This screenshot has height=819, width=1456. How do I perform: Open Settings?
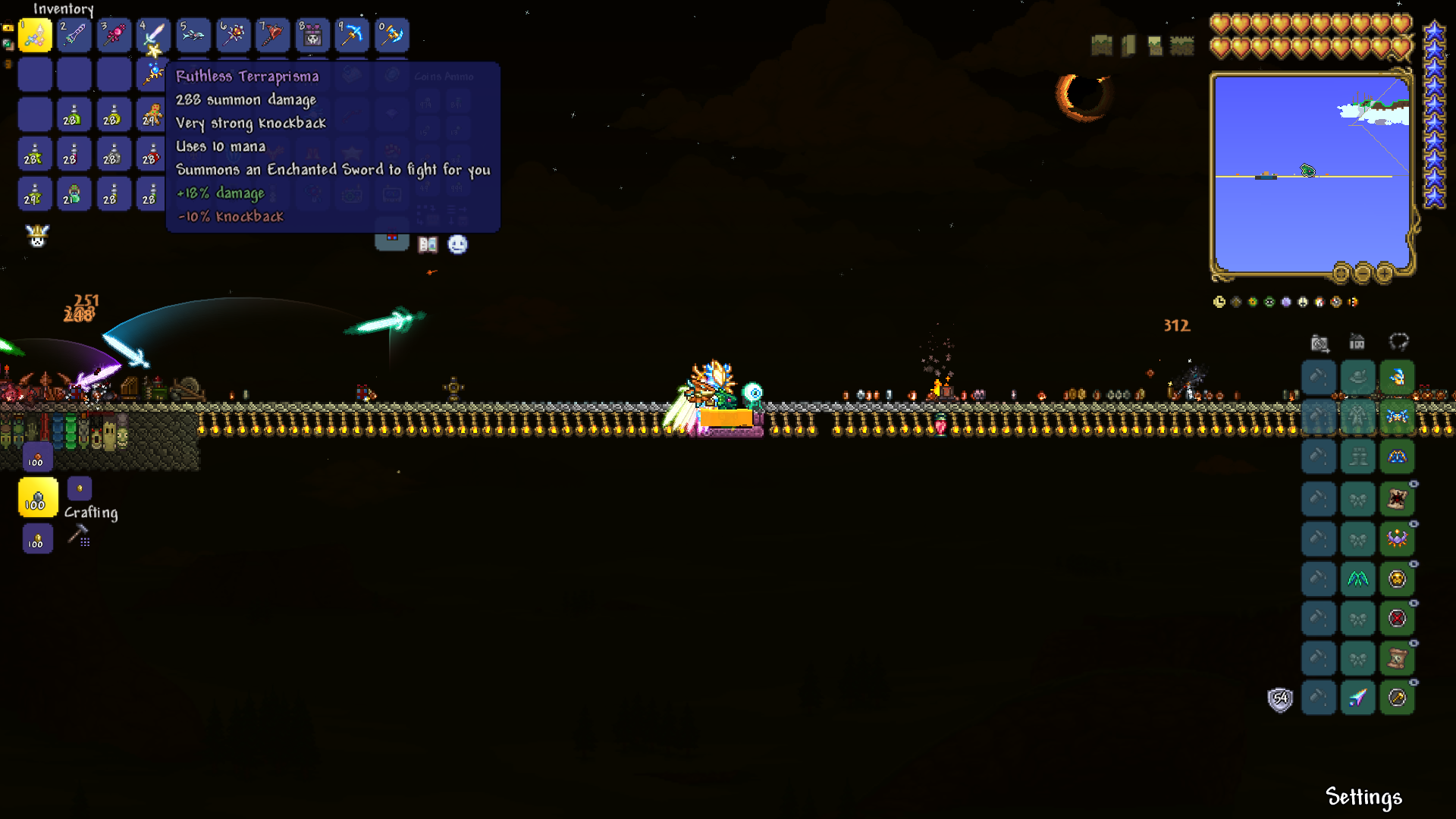click(1363, 797)
